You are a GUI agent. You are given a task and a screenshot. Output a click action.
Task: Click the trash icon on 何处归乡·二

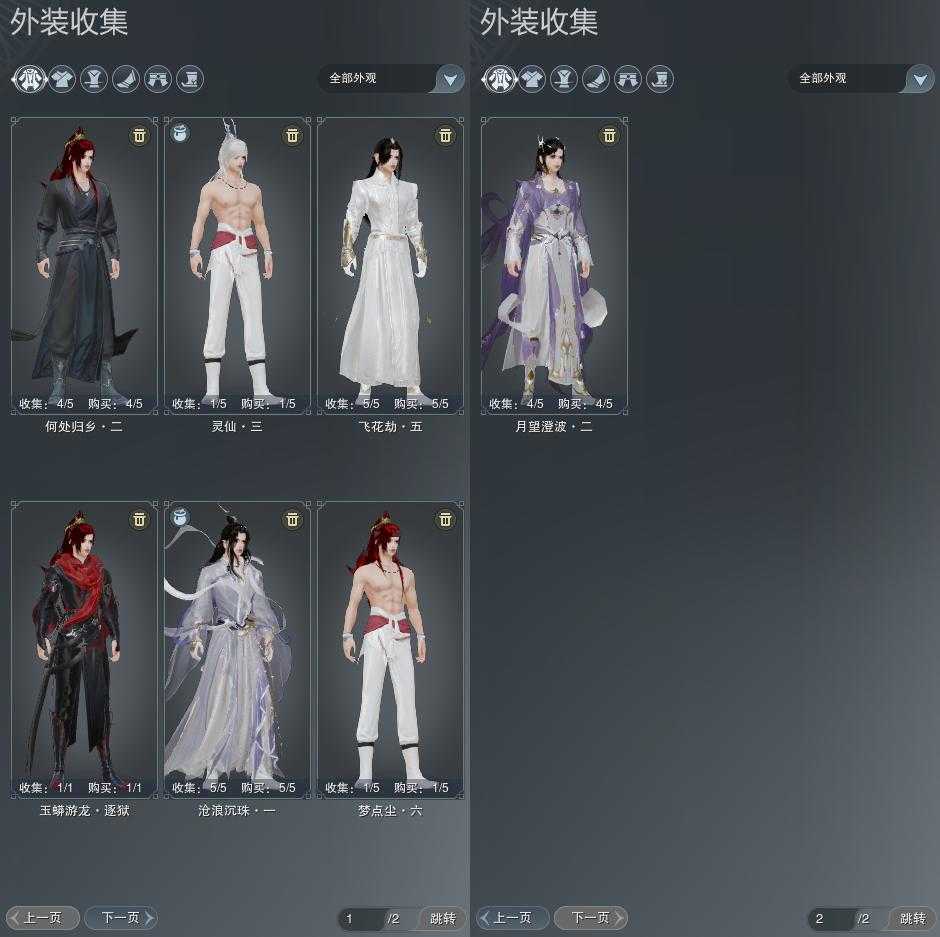click(x=139, y=135)
